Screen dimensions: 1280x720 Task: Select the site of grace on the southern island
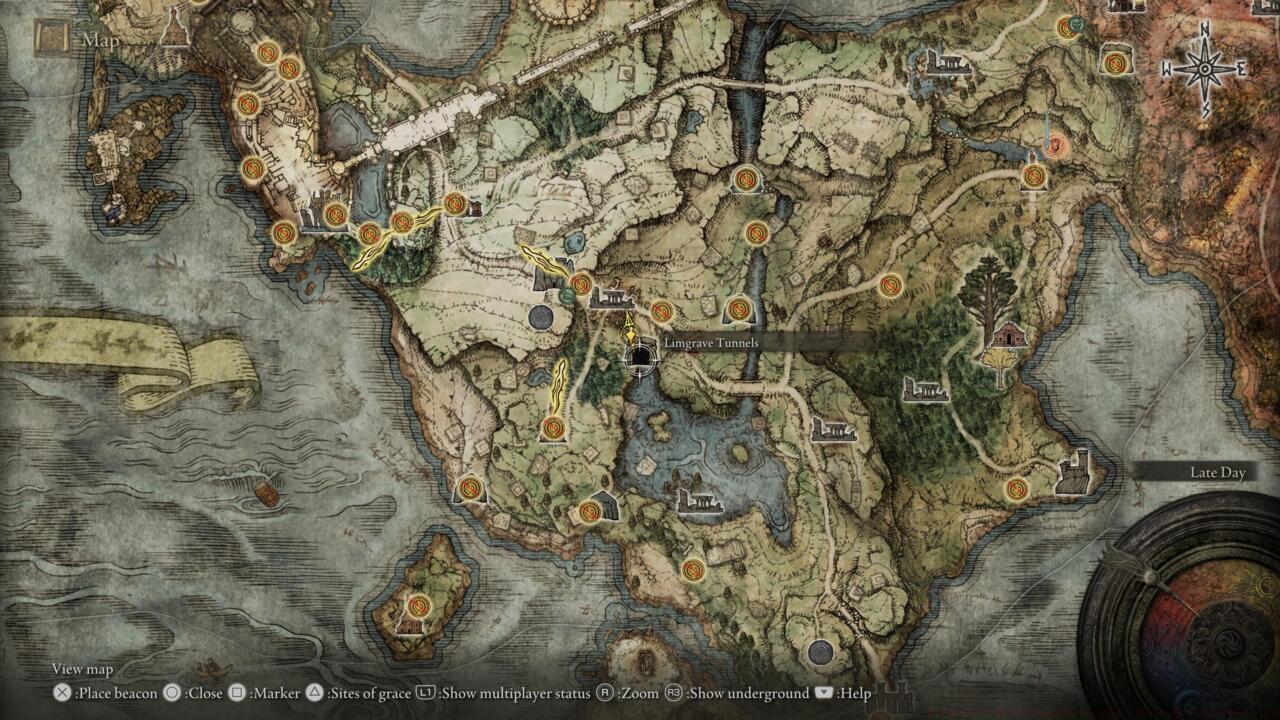[x=419, y=606]
